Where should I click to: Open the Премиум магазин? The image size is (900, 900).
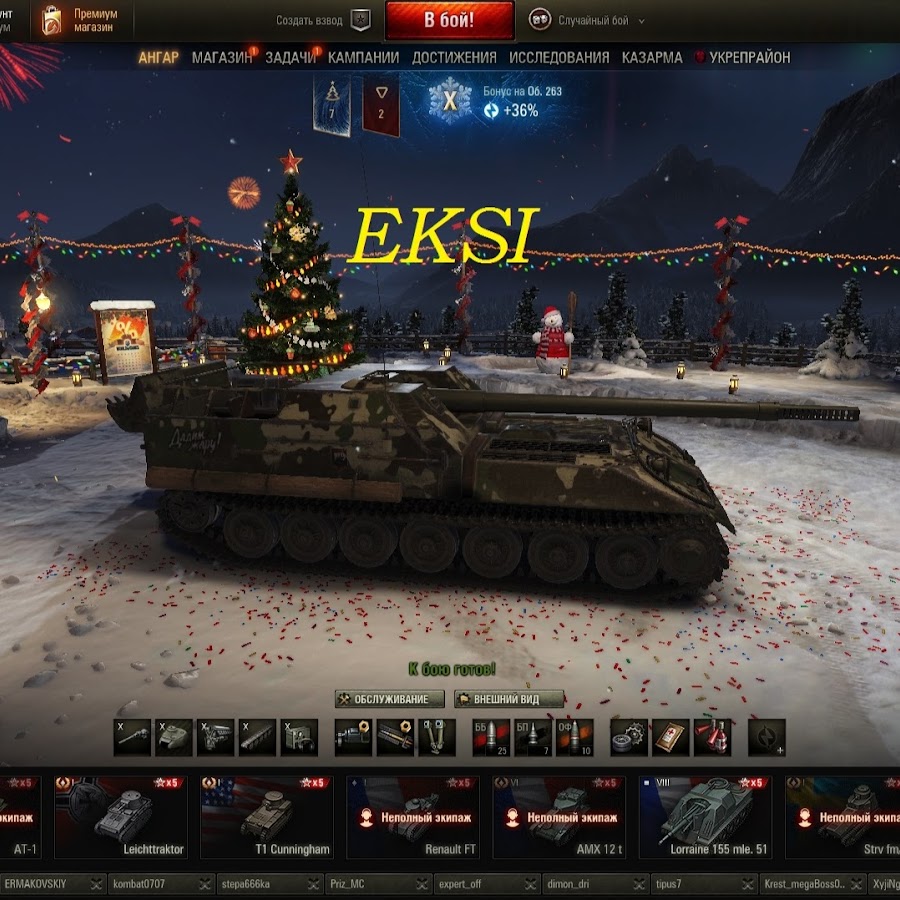coord(80,20)
